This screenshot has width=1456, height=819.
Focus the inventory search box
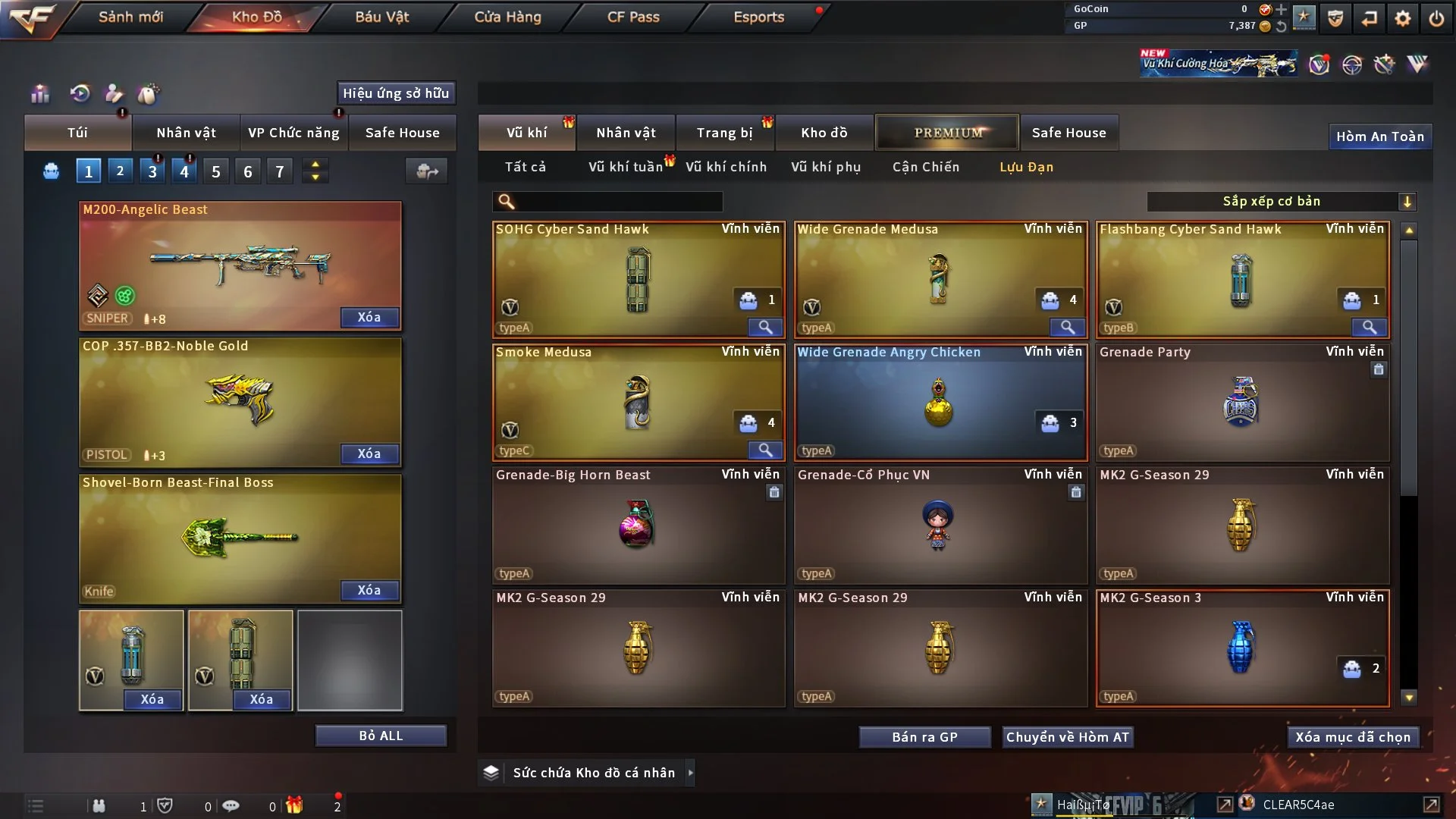coord(618,201)
